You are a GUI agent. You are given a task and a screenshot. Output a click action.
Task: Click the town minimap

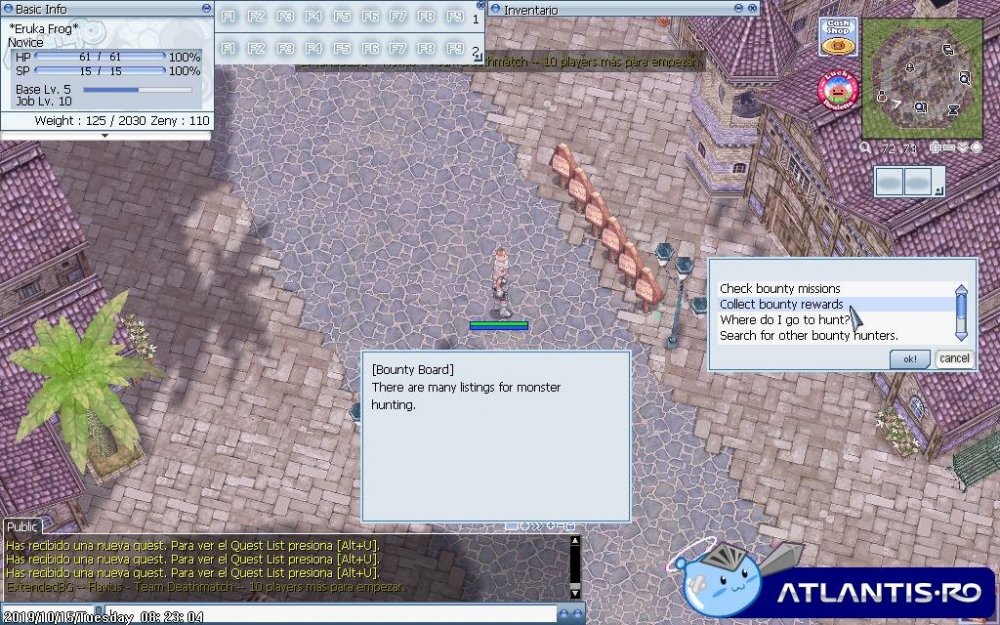point(920,78)
